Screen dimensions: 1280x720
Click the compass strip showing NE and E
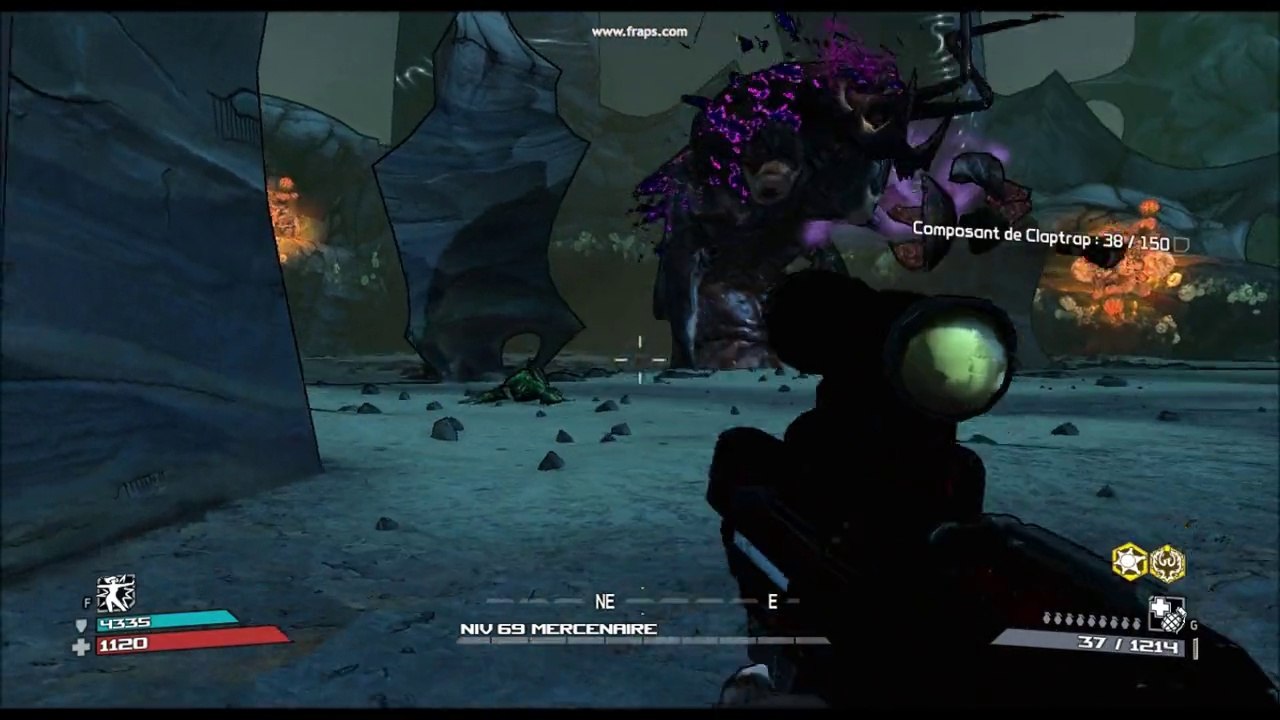(645, 602)
